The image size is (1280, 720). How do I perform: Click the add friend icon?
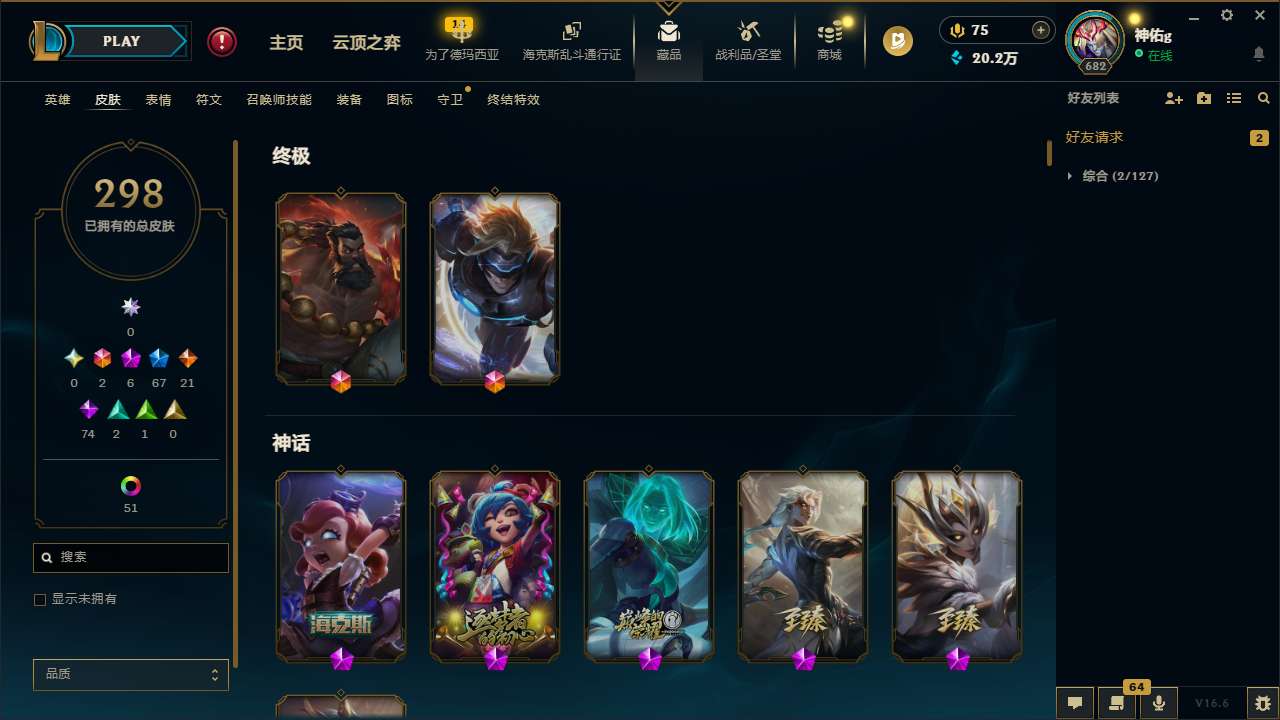coord(1172,98)
